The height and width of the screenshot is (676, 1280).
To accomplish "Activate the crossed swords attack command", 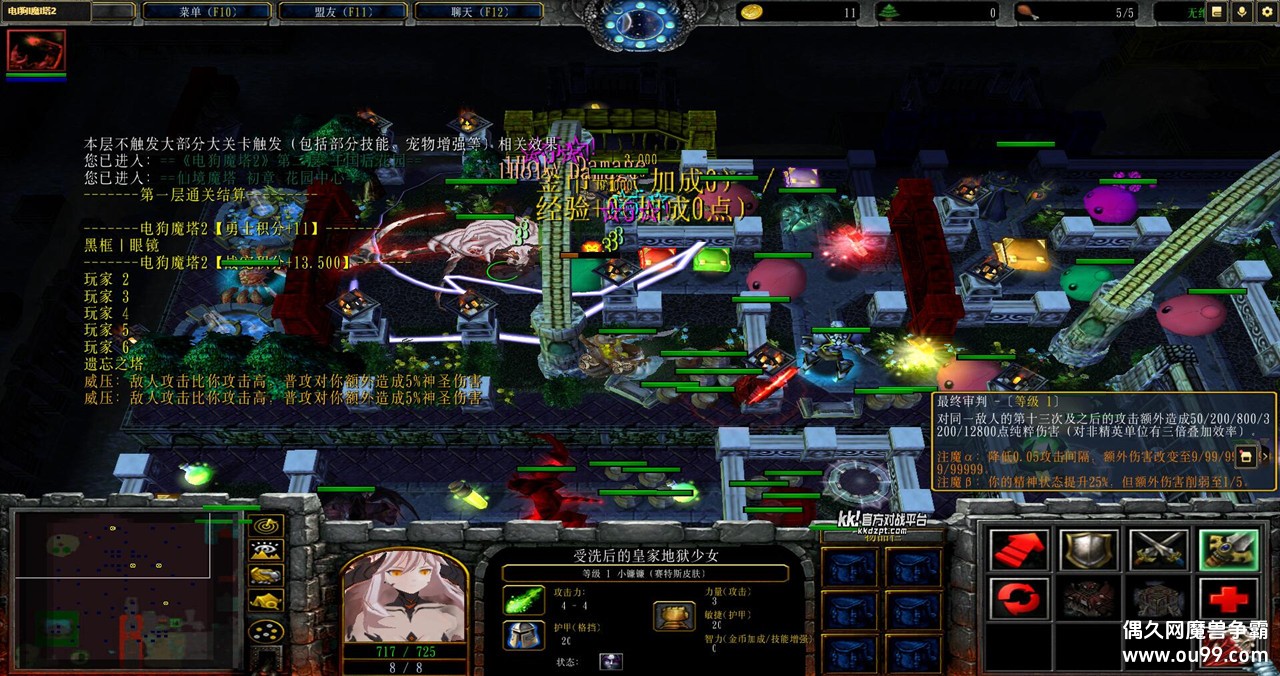I will (x=1158, y=549).
